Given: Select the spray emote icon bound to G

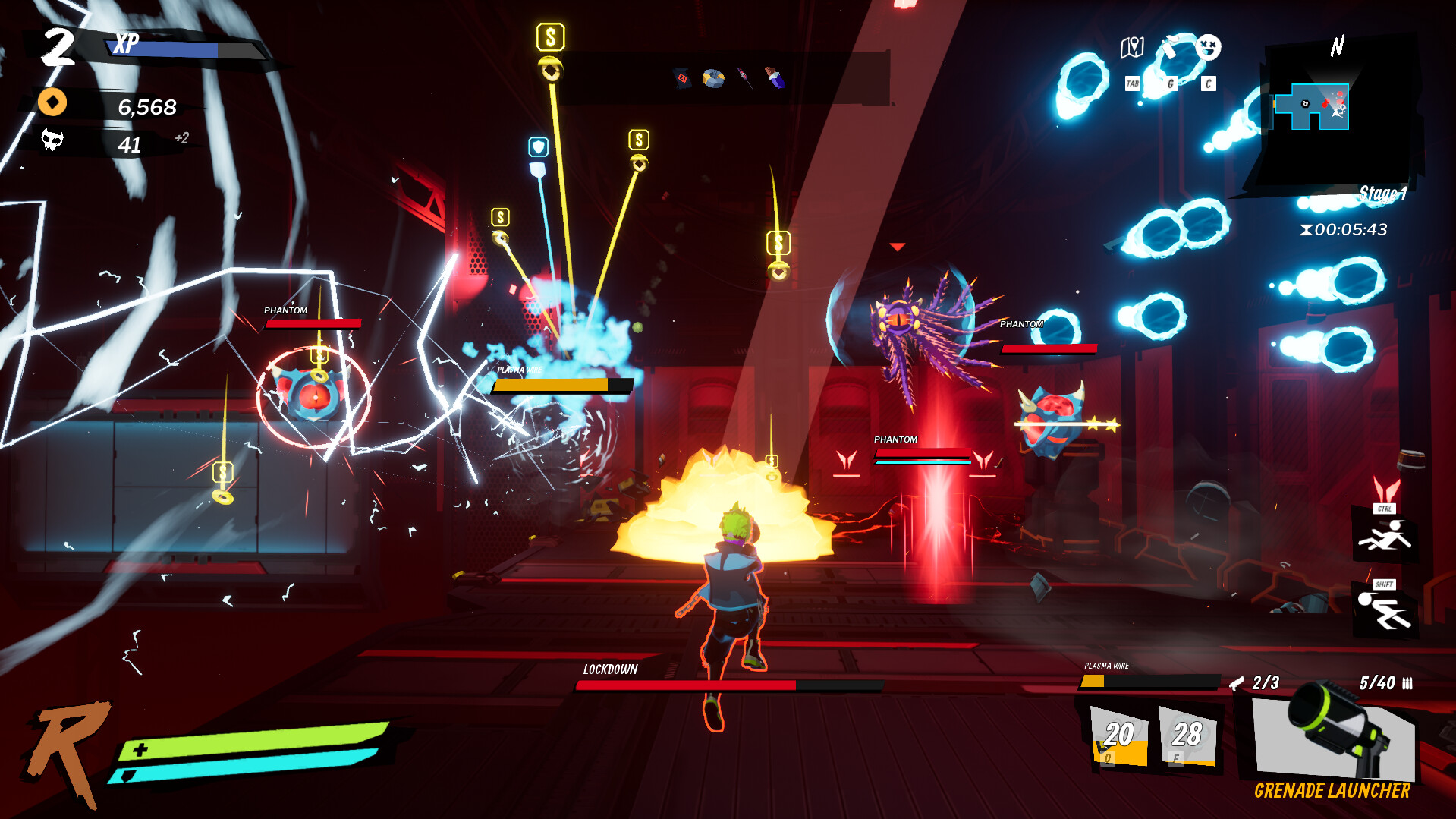Looking at the screenshot, I should [x=1170, y=47].
